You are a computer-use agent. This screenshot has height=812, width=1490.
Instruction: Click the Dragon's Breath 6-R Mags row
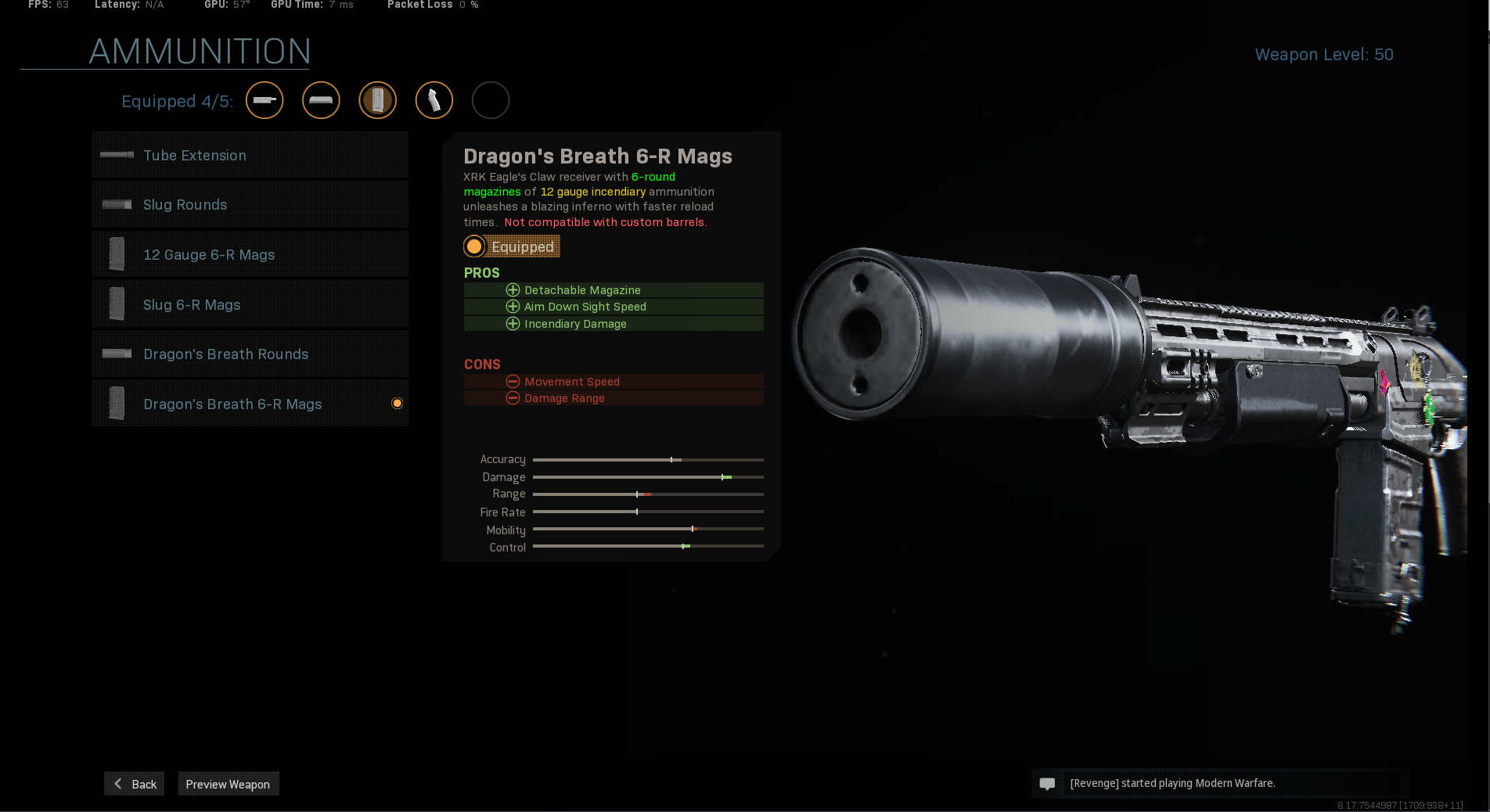click(250, 404)
